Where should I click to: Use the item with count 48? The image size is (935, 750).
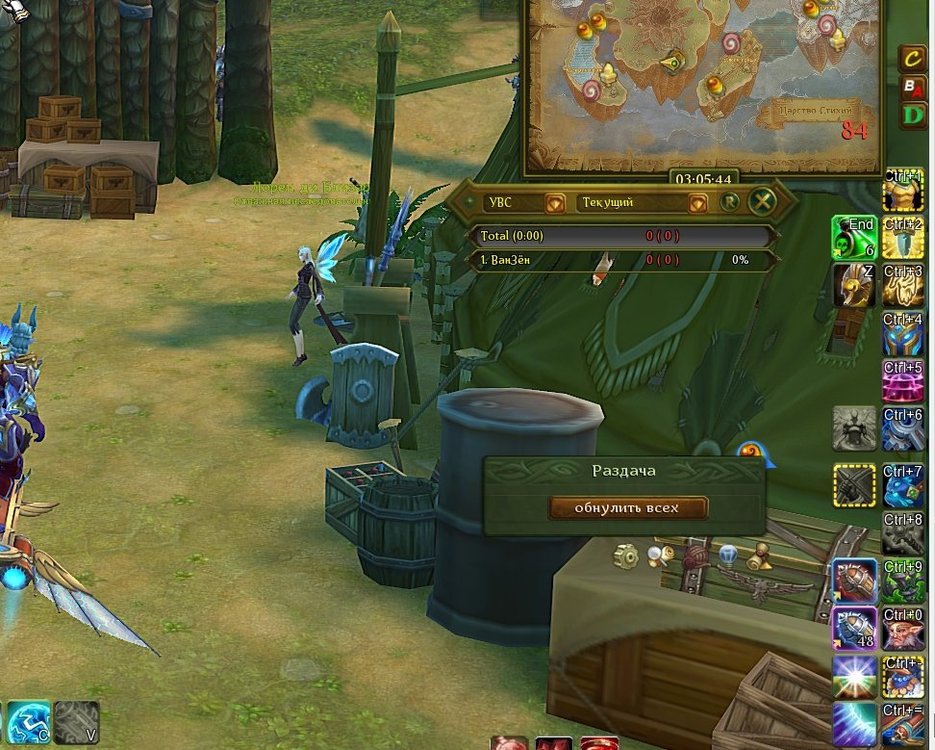click(854, 628)
